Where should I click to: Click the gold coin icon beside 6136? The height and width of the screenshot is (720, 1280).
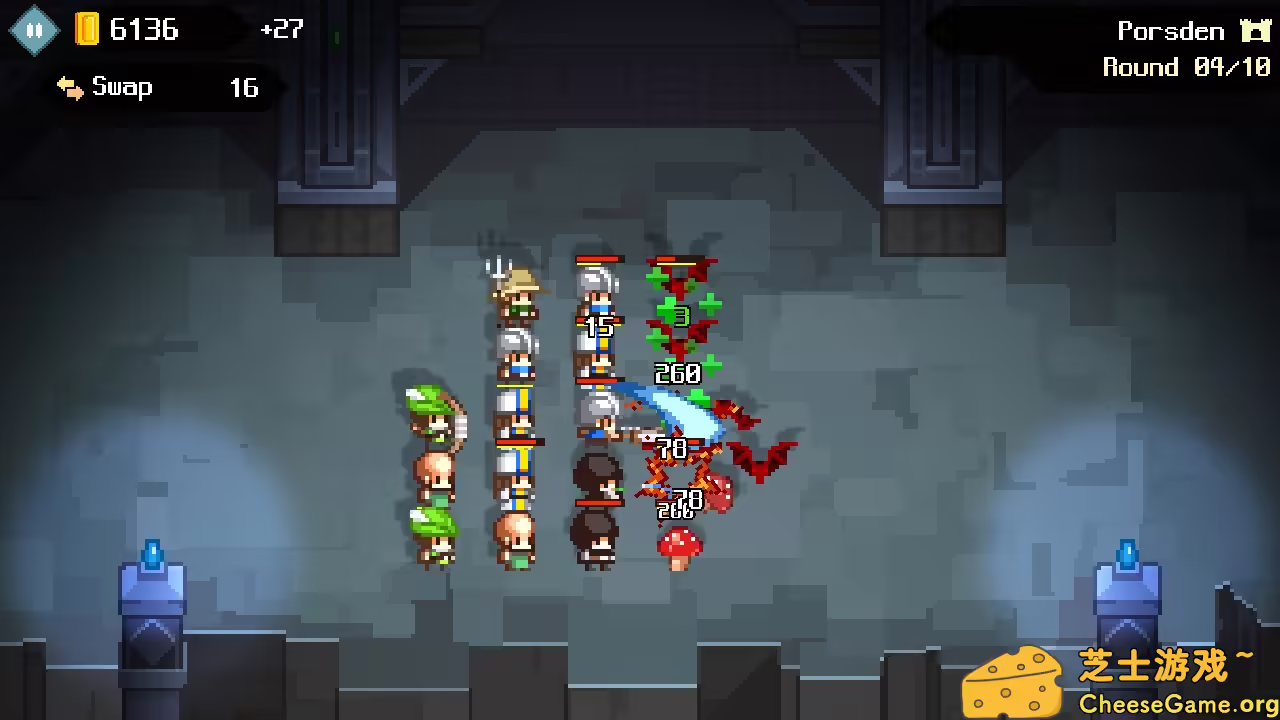pos(88,29)
